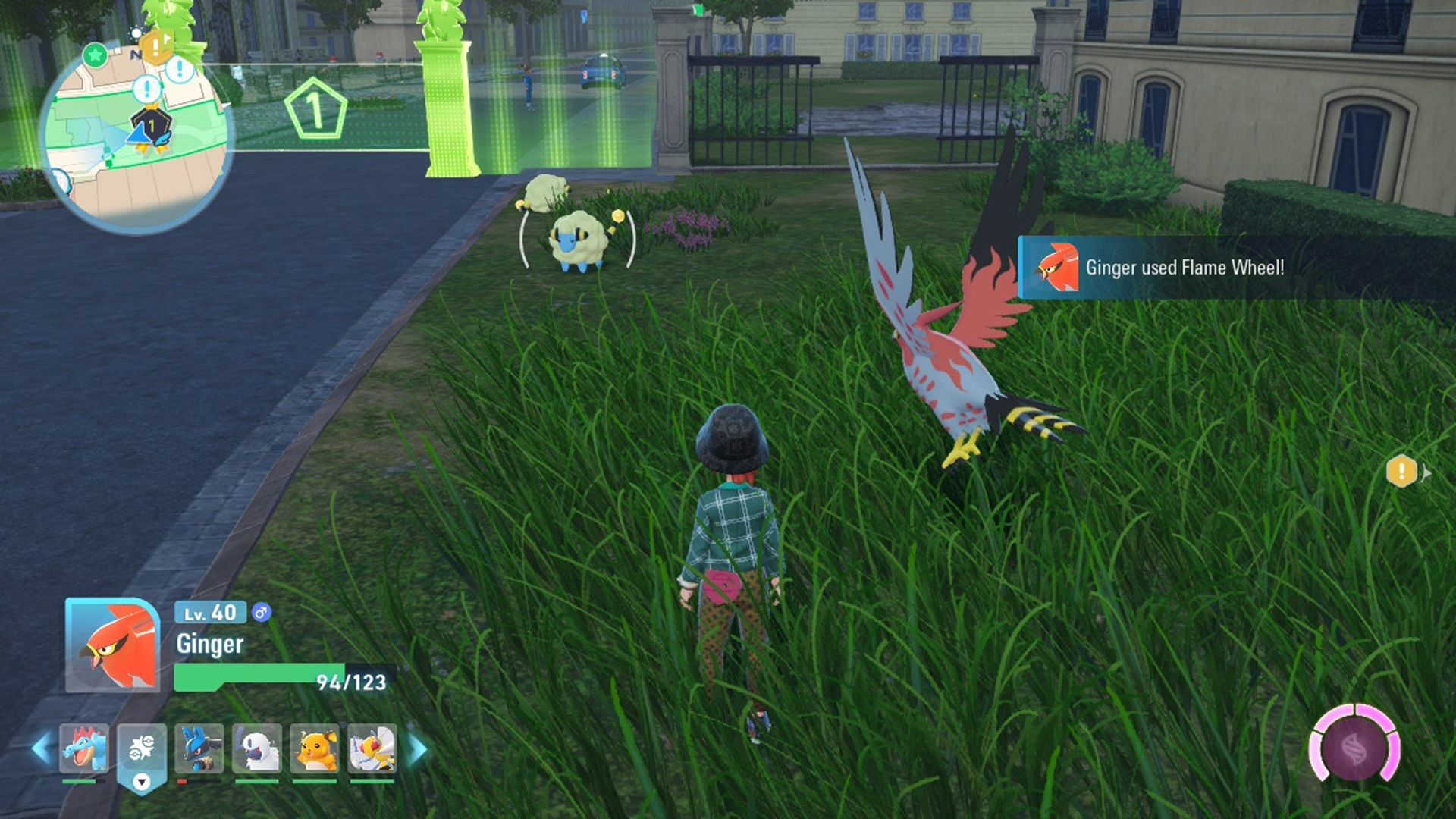1456x819 pixels.
Task: Select Raichu from the party bar
Action: pyautogui.click(x=315, y=748)
